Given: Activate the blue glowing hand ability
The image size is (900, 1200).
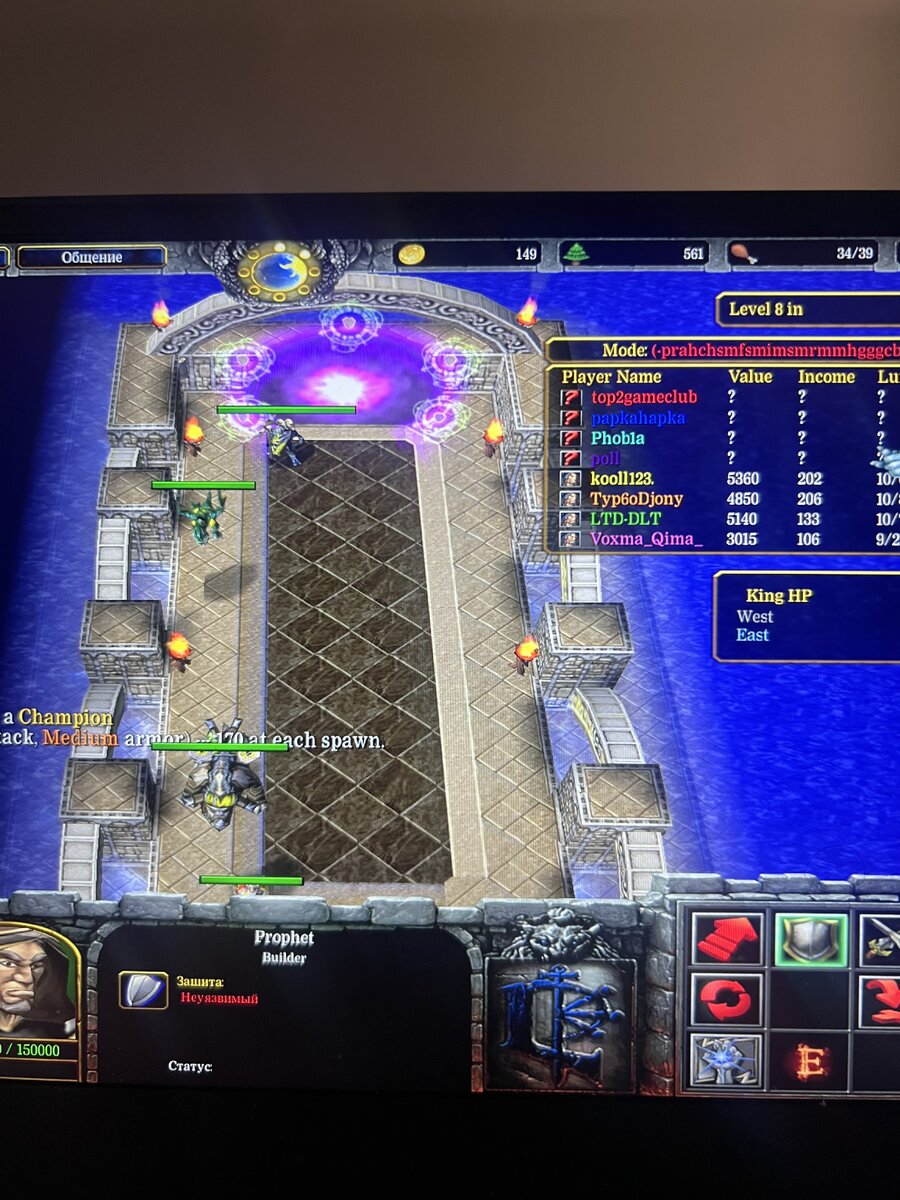Looking at the screenshot, I should [727, 1061].
